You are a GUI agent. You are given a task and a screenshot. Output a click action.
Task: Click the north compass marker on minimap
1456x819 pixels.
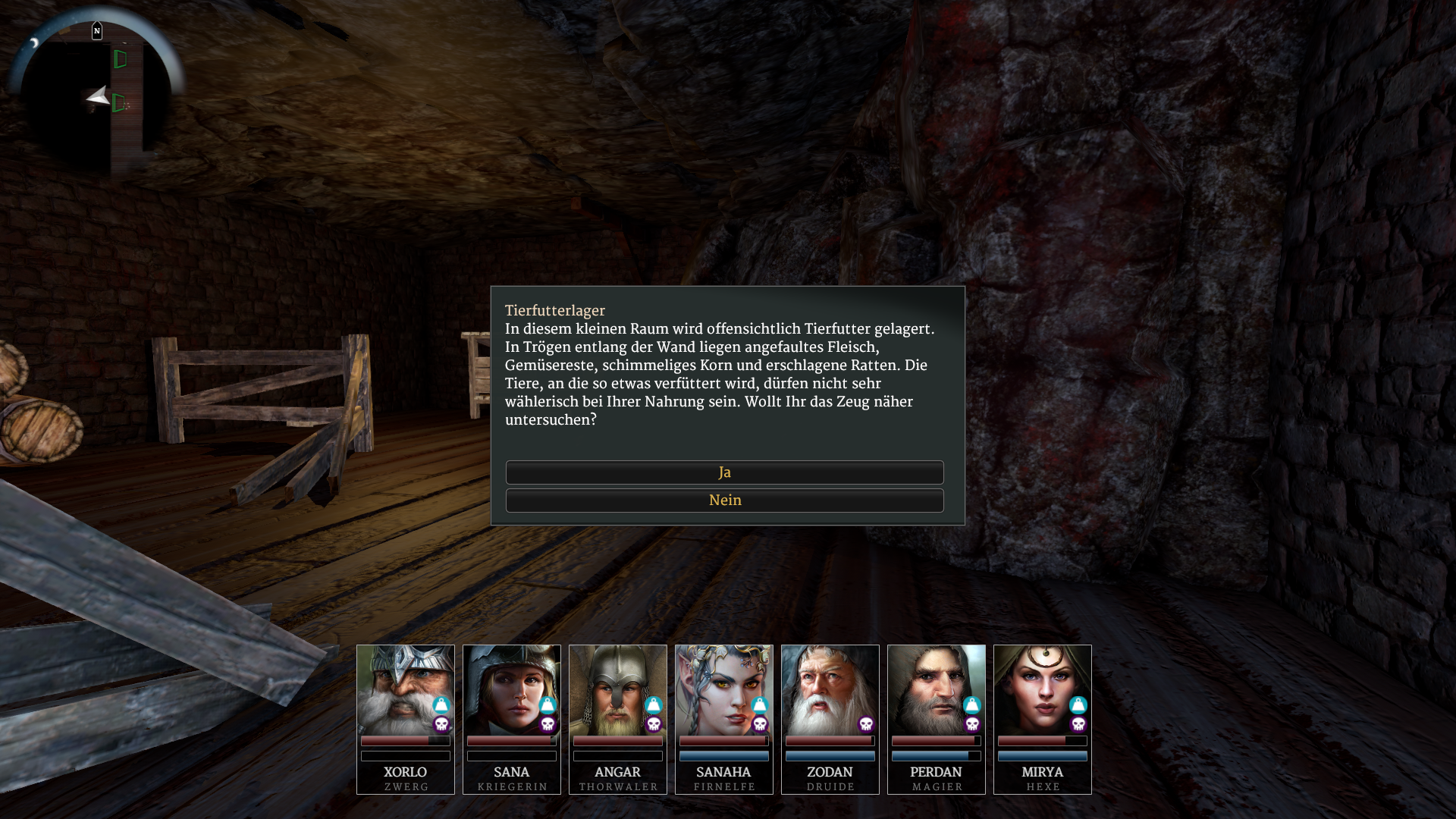pos(97,31)
